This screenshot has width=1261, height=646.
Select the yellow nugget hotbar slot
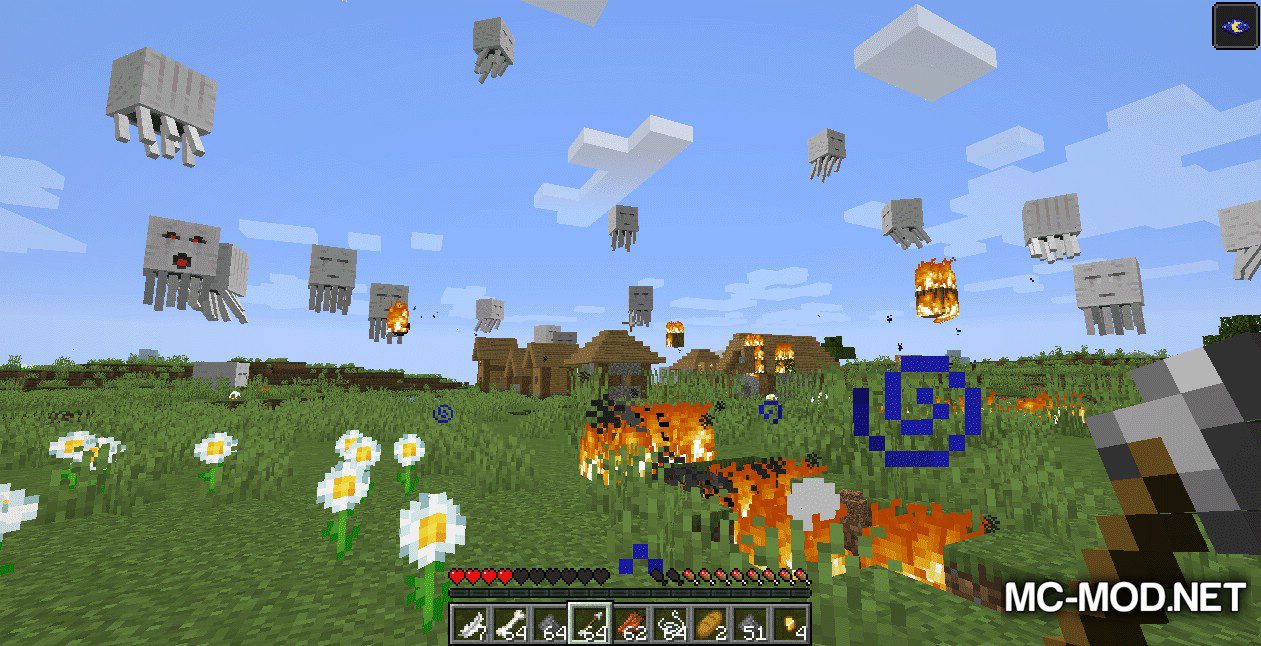[x=789, y=624]
